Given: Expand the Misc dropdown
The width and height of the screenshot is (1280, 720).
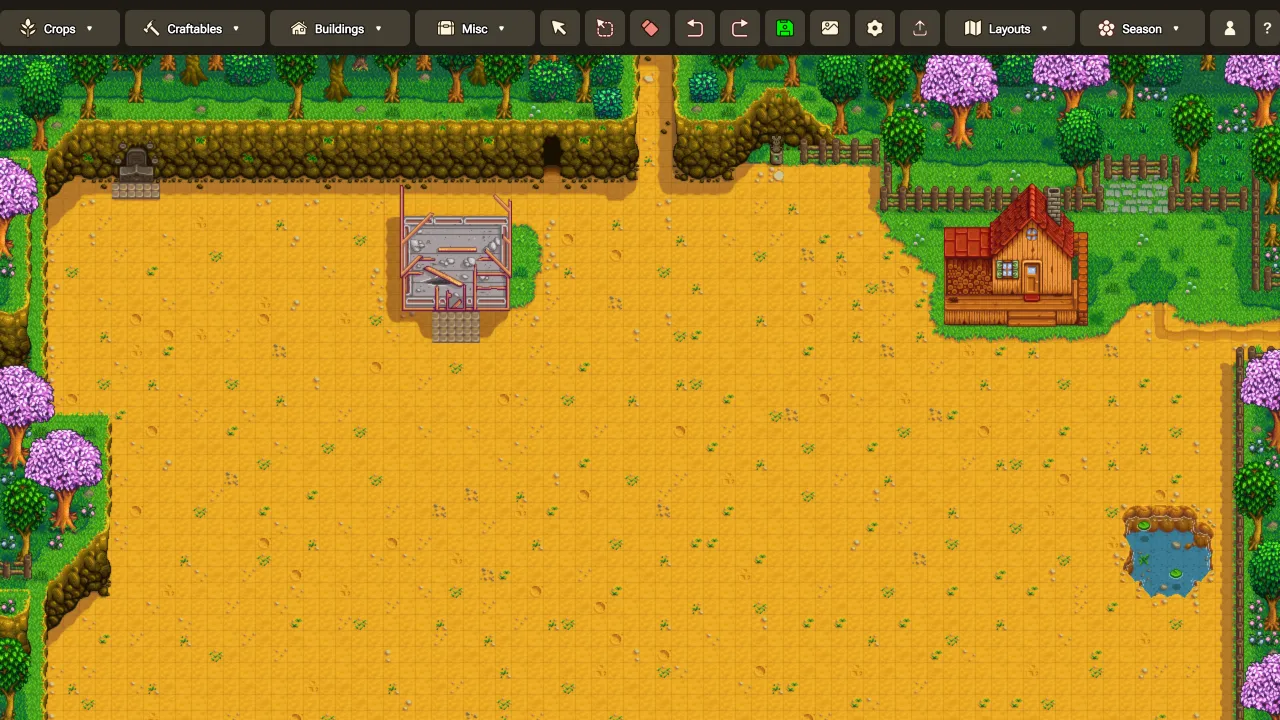Looking at the screenshot, I should (474, 28).
